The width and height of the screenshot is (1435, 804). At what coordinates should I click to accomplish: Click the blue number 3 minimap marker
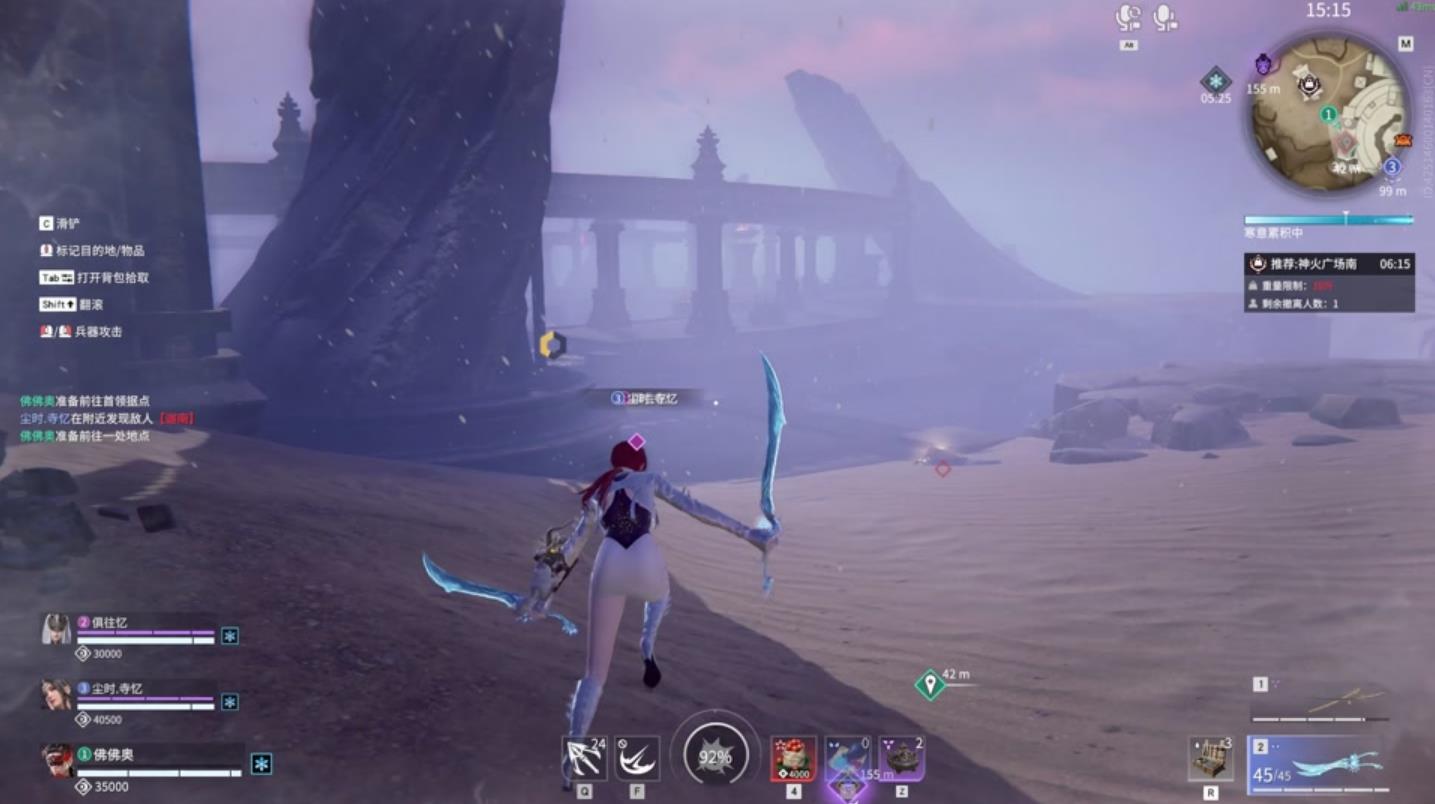[x=1391, y=166]
